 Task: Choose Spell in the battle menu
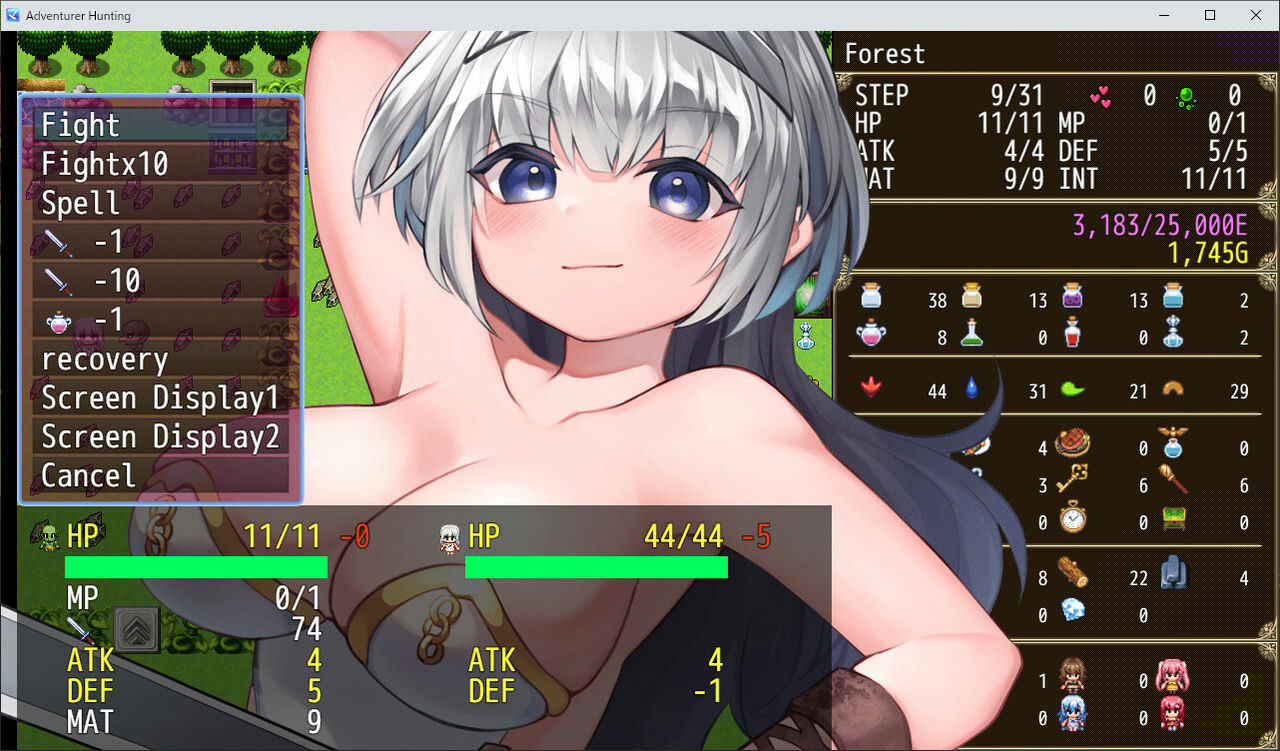point(82,202)
